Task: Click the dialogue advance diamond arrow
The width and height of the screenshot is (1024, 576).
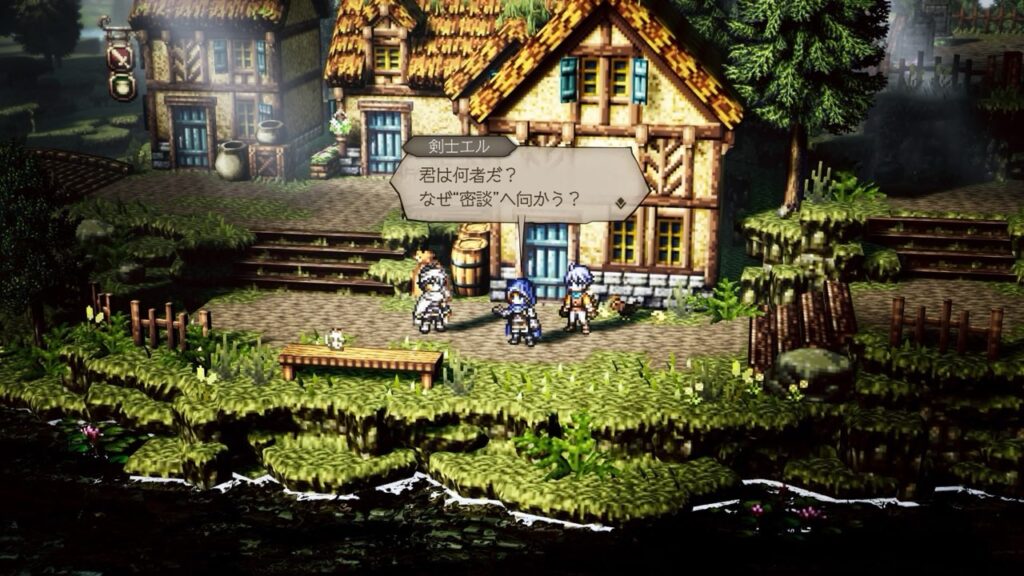Action: point(621,203)
